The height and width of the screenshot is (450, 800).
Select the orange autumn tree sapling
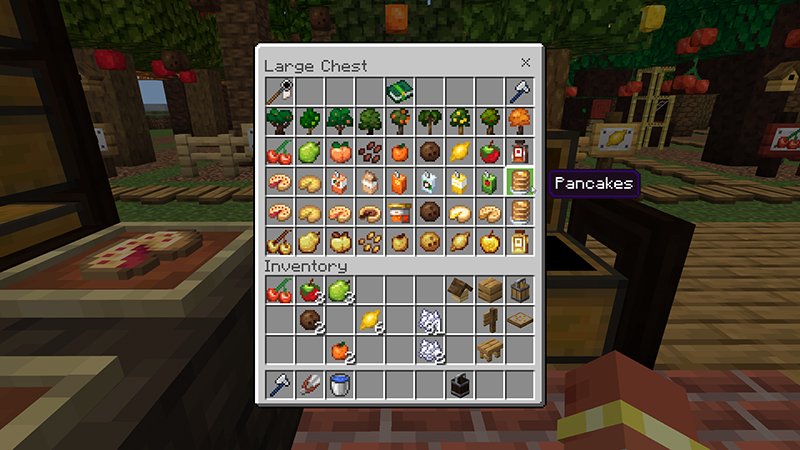coord(520,122)
